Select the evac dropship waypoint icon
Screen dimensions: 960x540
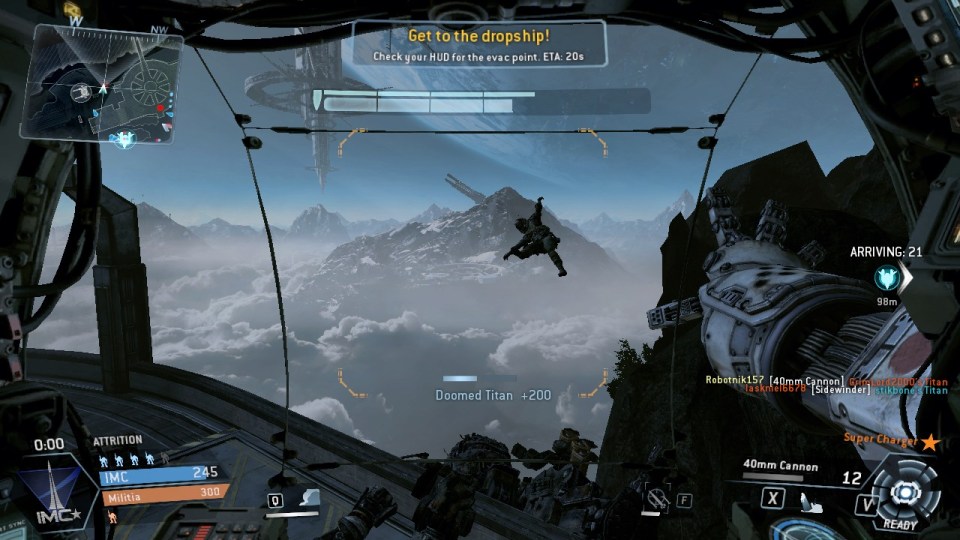885,276
